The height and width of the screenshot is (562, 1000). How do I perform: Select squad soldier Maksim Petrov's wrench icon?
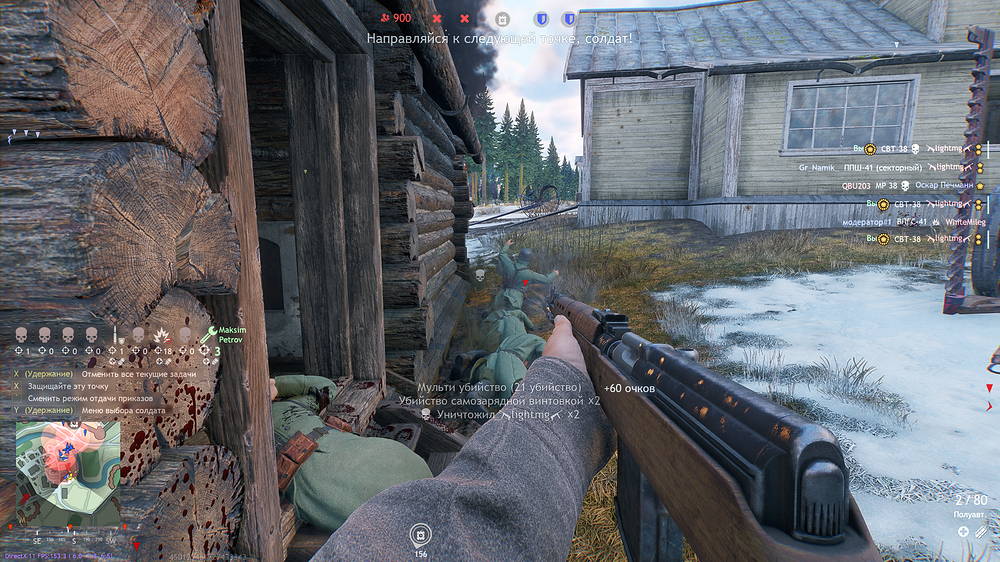tap(212, 333)
